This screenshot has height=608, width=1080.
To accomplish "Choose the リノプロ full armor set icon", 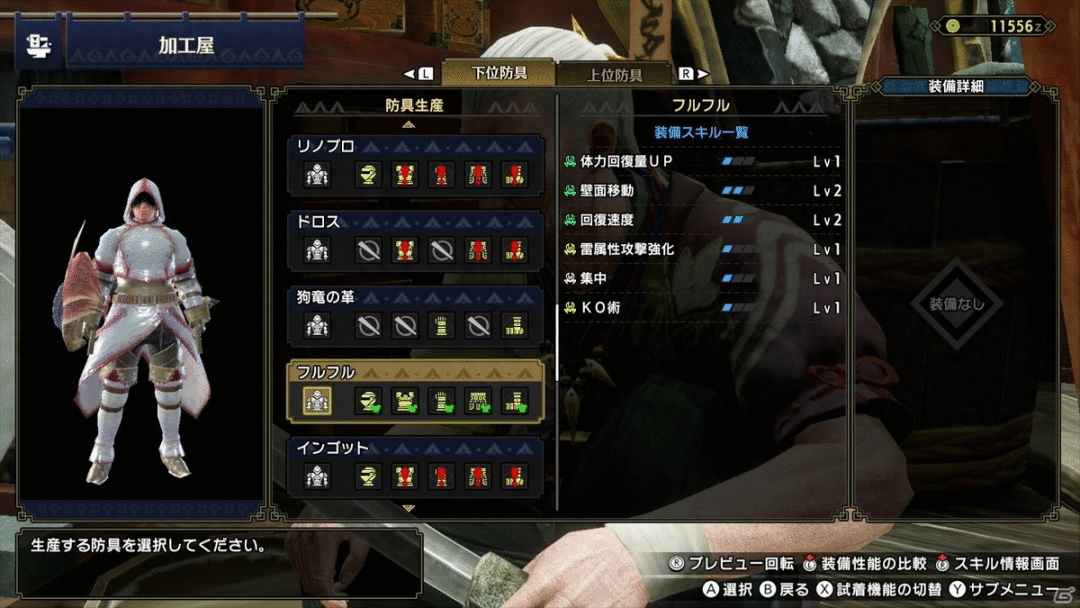I will click(x=317, y=174).
